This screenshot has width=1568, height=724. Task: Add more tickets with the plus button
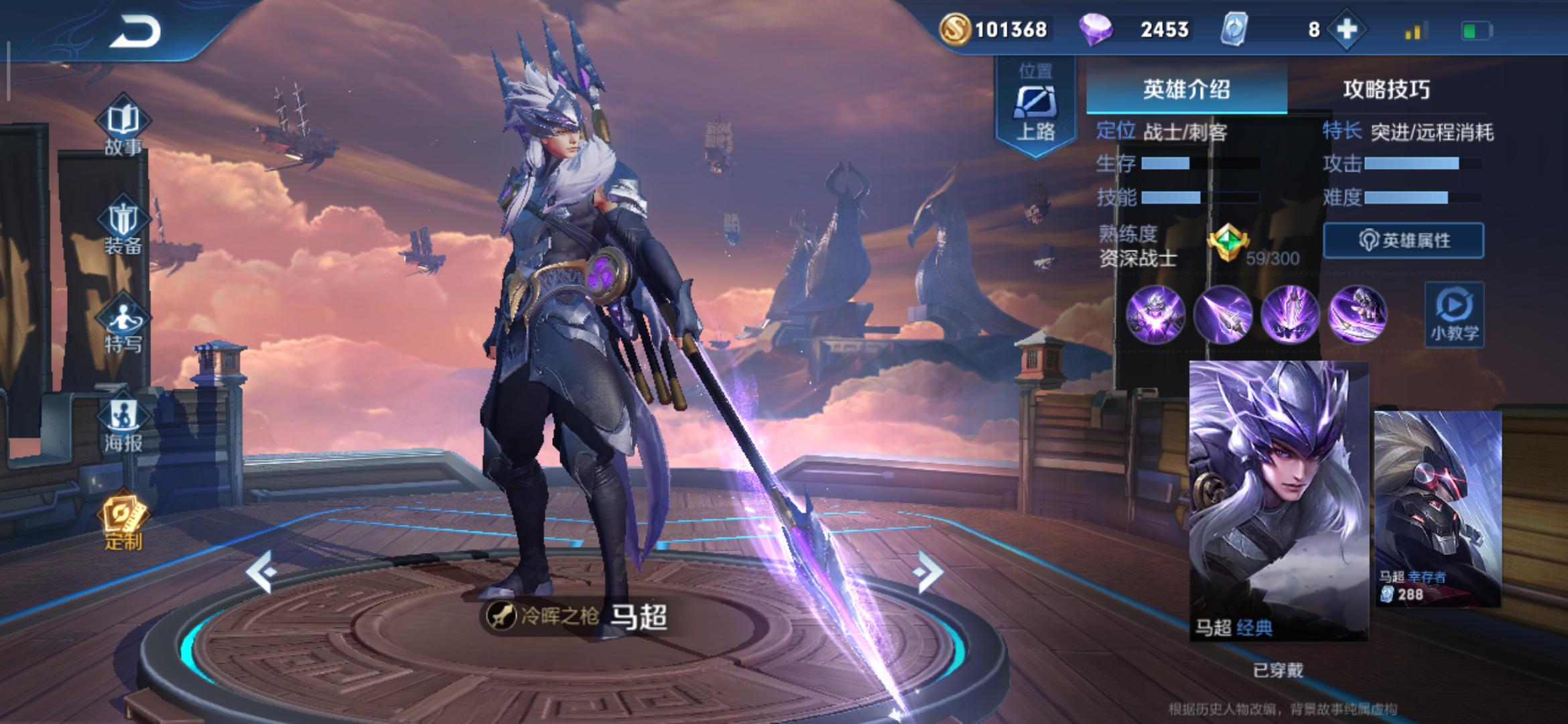pos(1346,29)
